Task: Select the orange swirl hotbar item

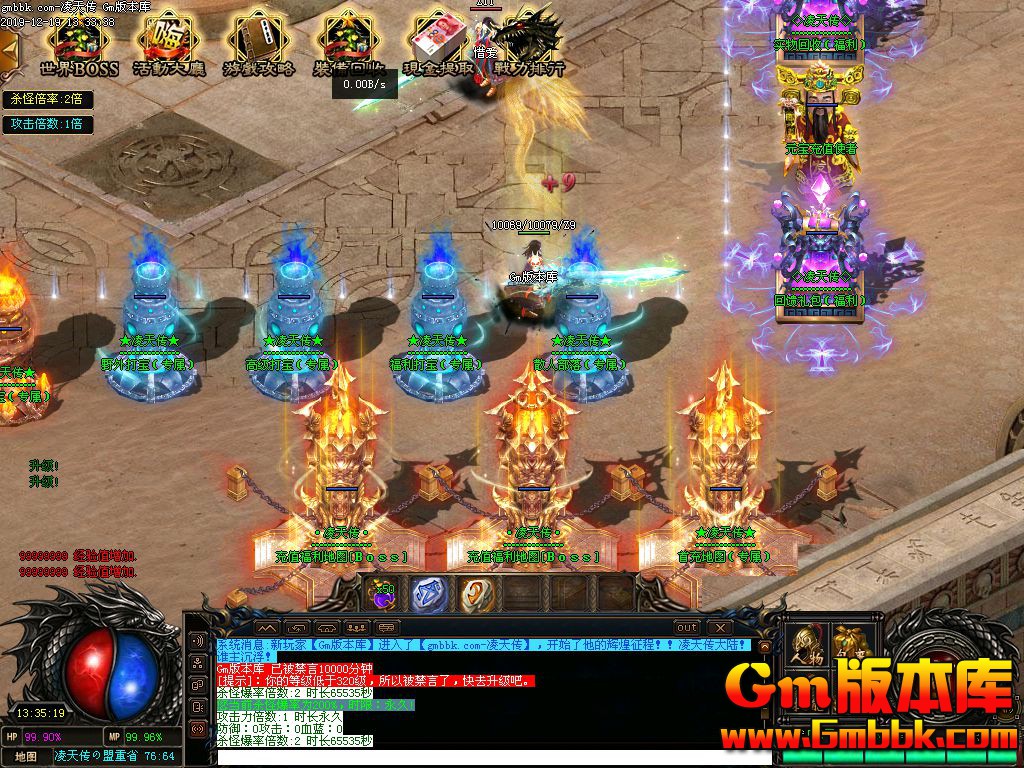Action: (x=477, y=594)
